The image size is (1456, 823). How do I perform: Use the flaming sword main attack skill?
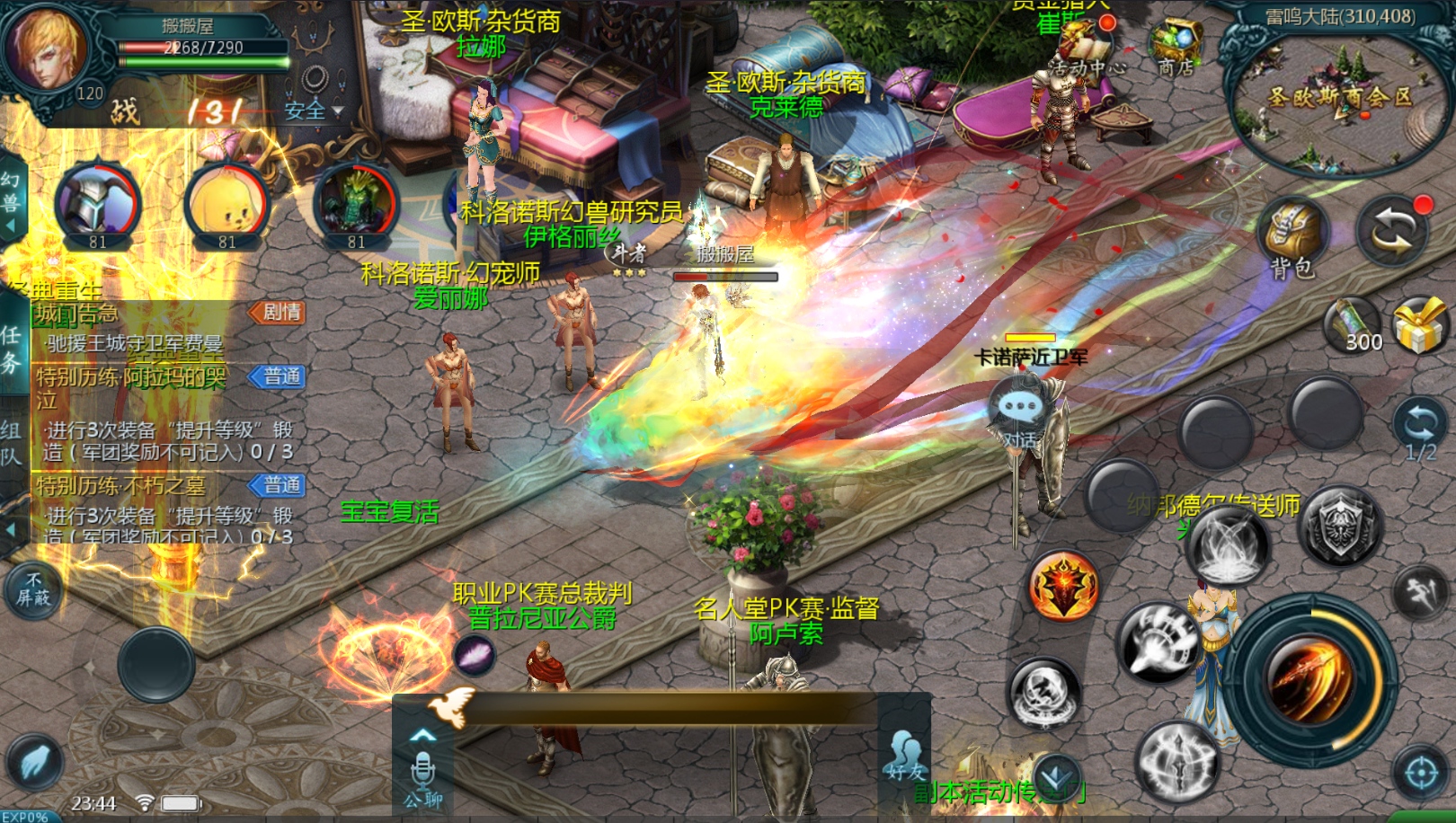[1310, 676]
